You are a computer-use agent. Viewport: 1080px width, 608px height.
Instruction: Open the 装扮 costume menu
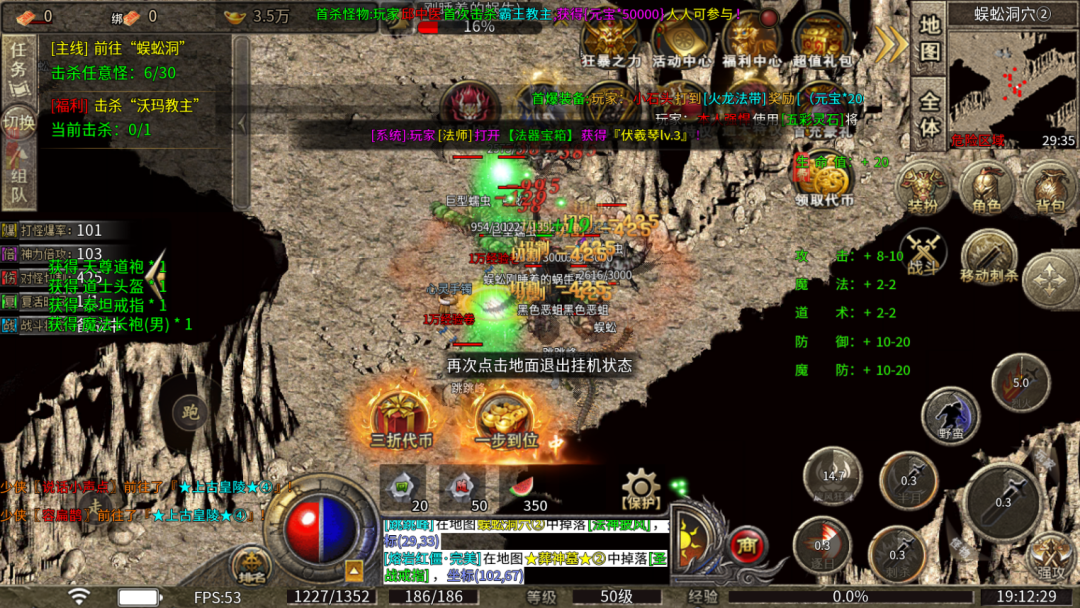point(922,188)
